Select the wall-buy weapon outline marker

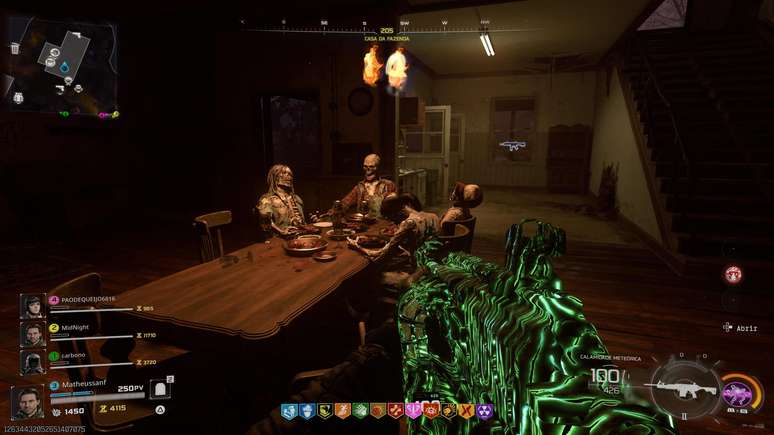coord(513,146)
